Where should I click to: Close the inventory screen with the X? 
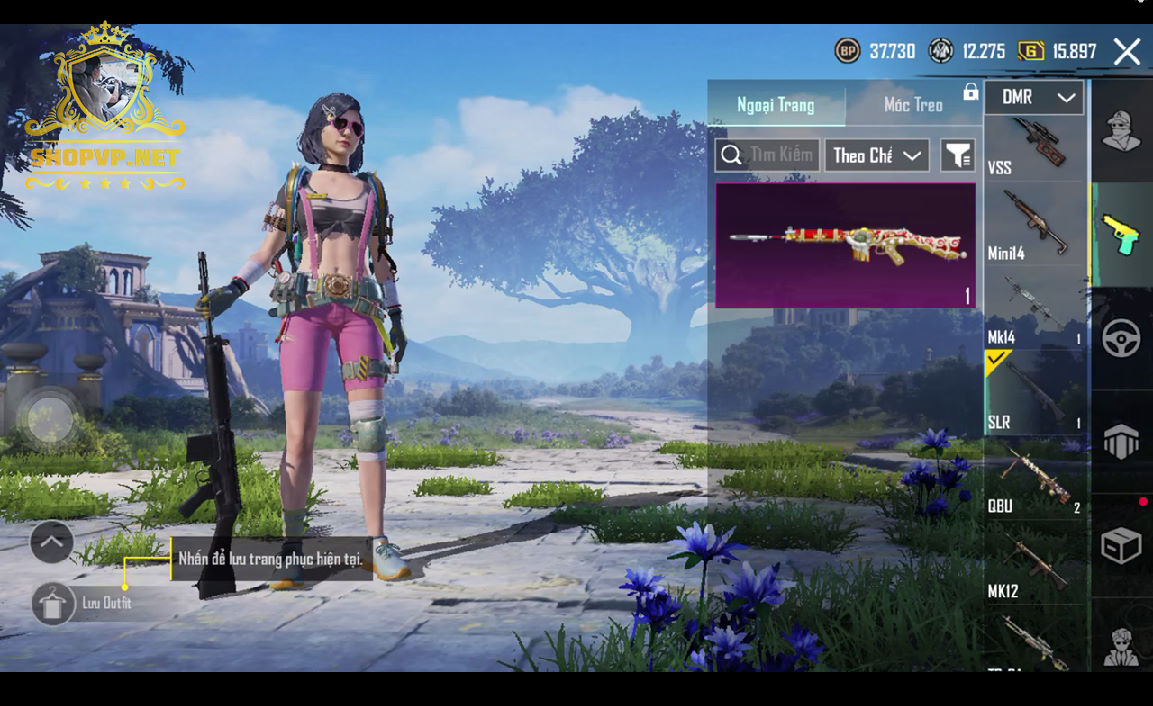1127,52
